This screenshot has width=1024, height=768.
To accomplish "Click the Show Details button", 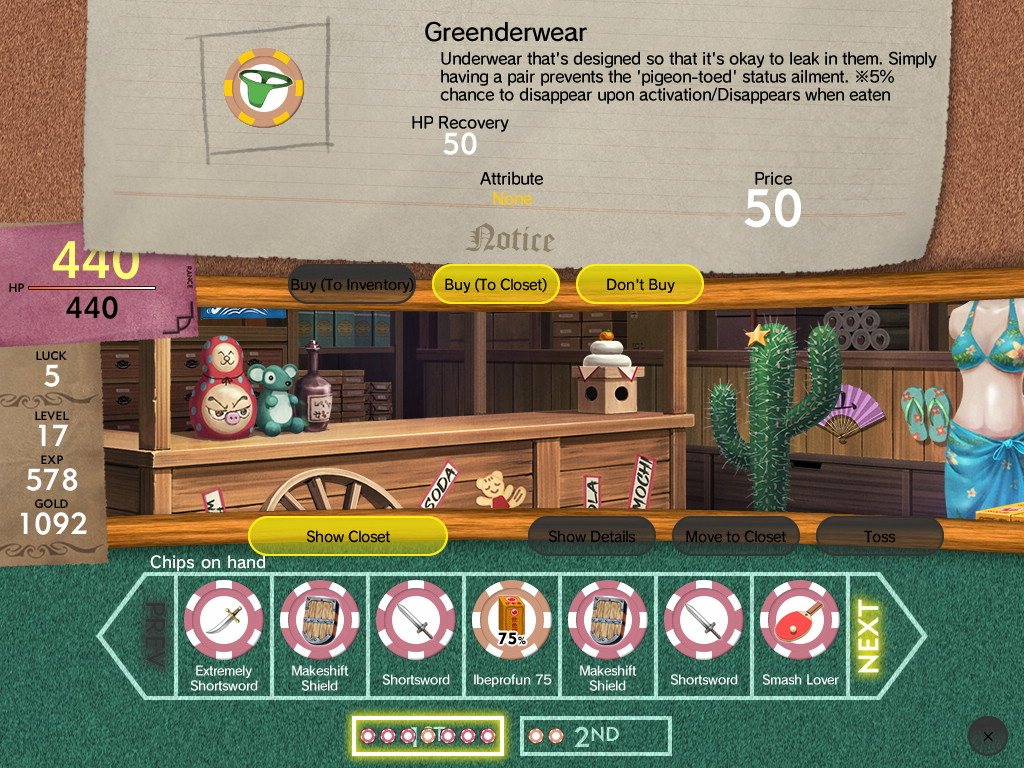I will pos(592,537).
